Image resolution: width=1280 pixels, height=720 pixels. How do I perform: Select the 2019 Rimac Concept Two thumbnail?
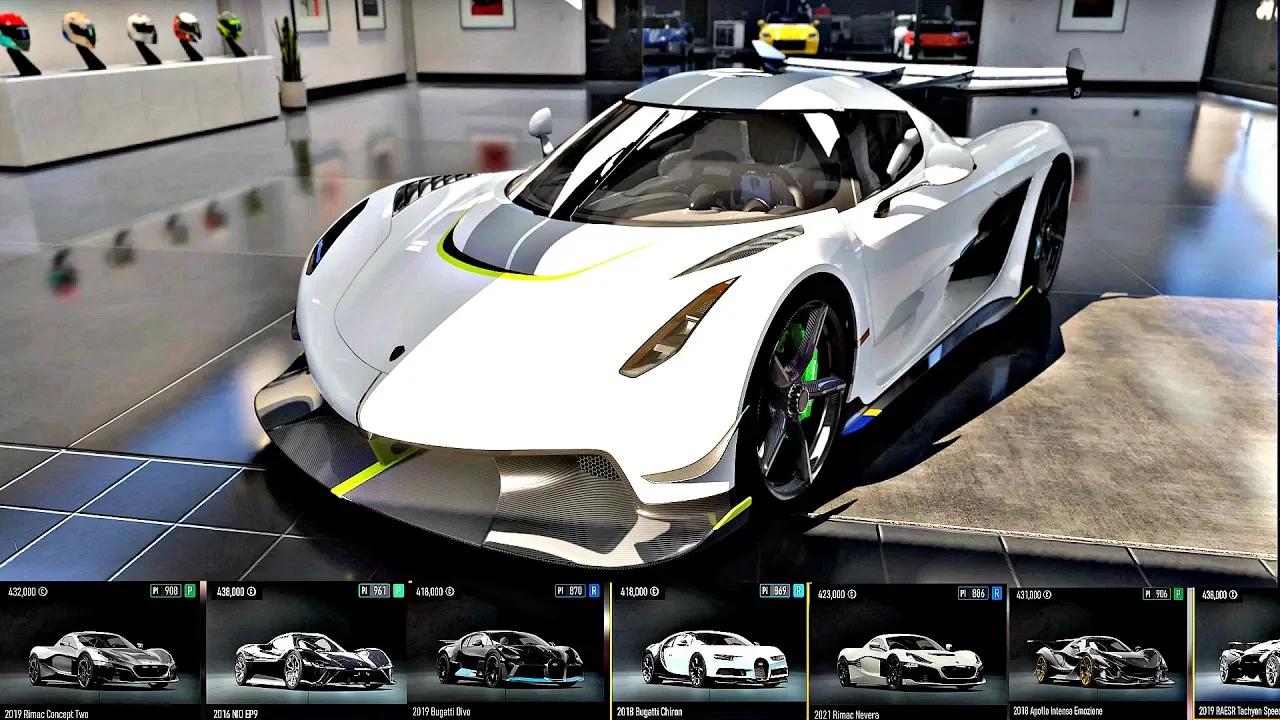tap(100, 655)
